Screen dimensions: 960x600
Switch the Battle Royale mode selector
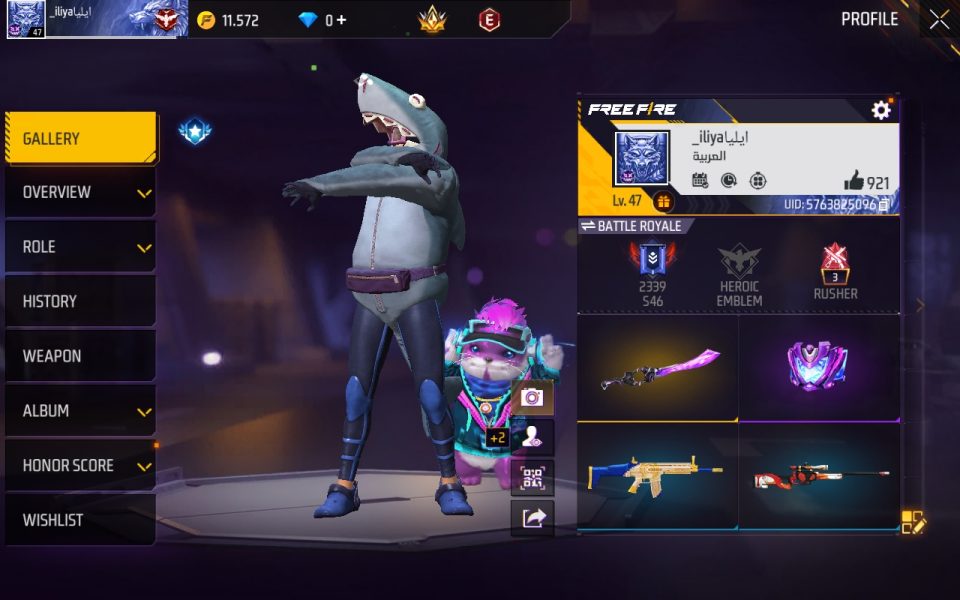click(632, 226)
